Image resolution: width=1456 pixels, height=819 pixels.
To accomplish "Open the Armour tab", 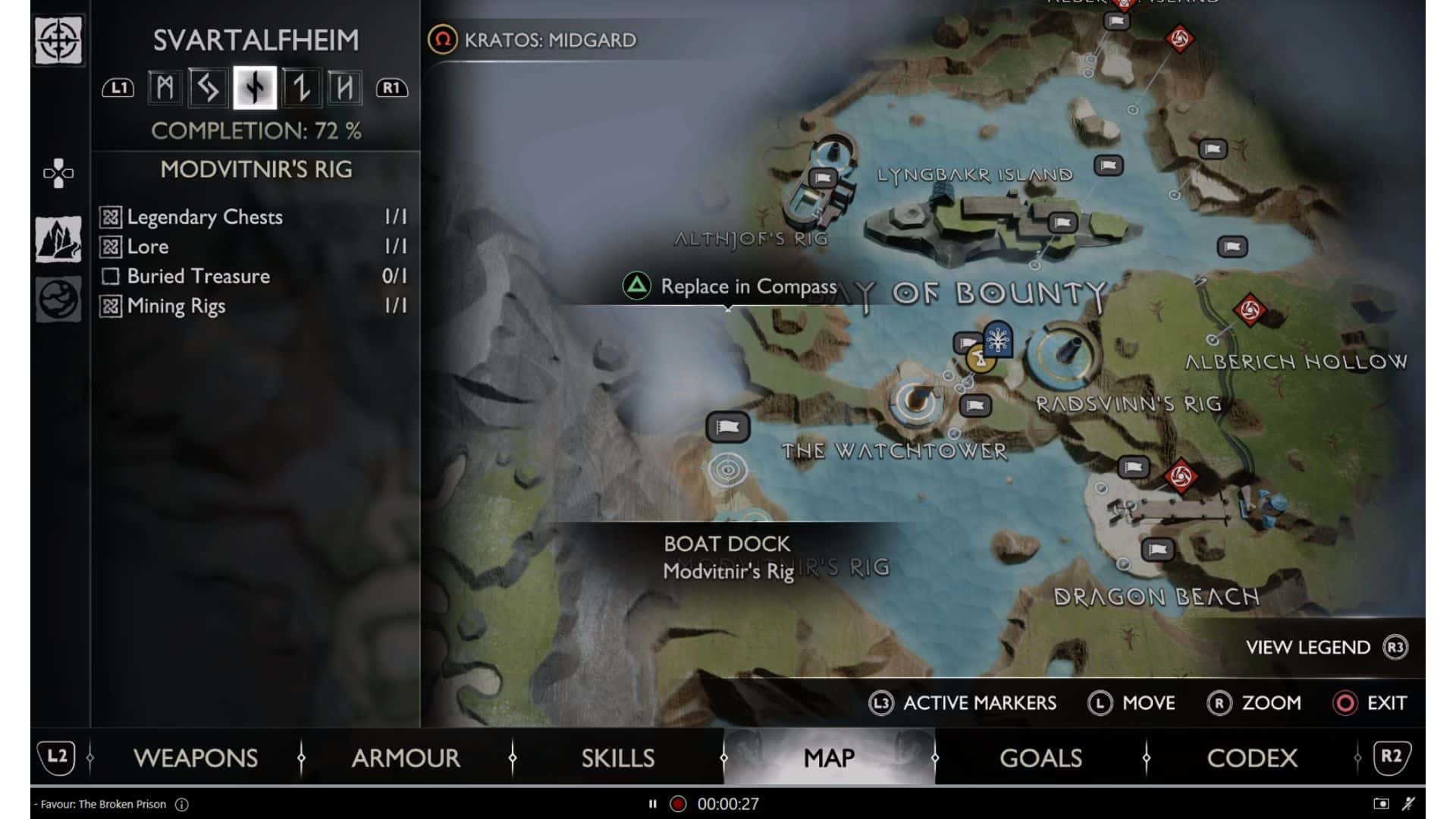I will coord(406,758).
